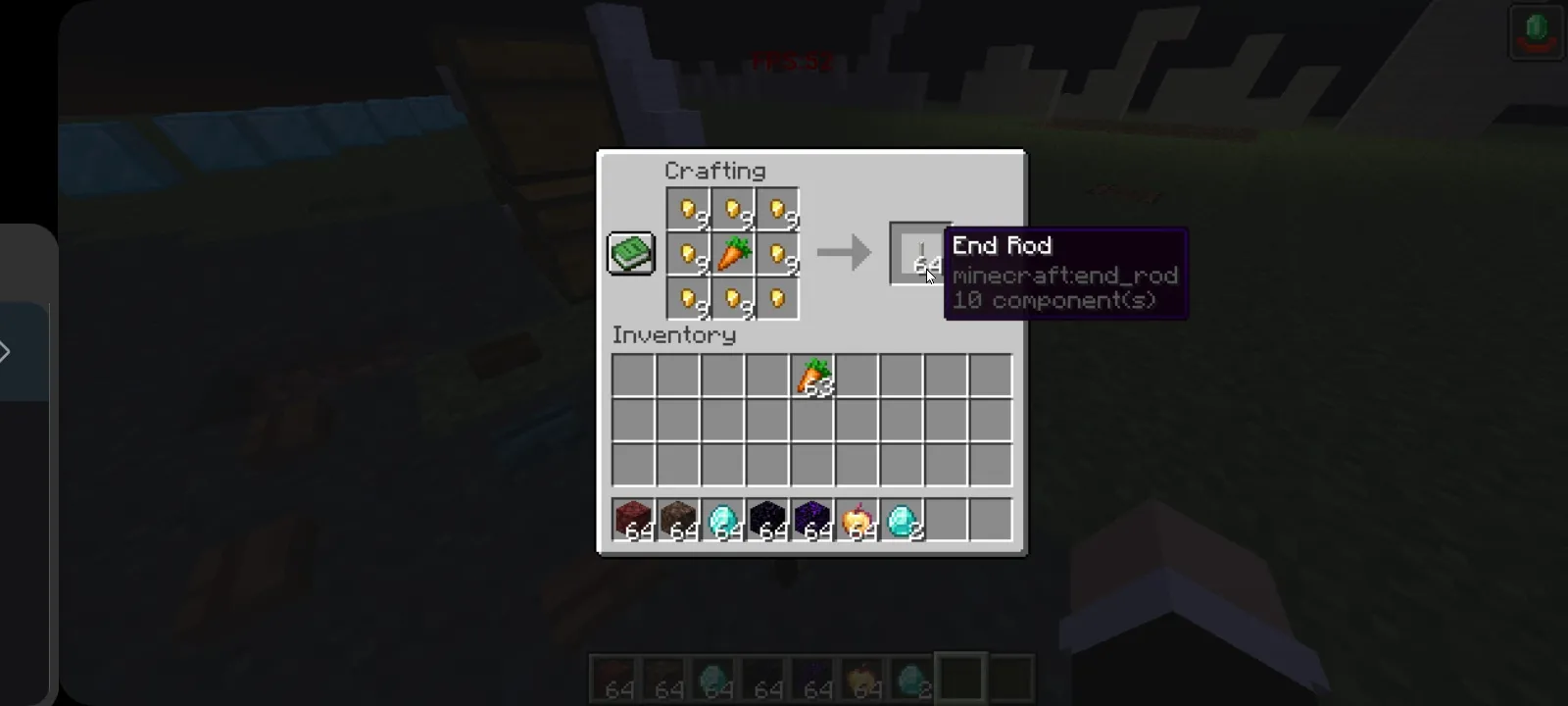Click the top-left gold nugget stack

(686, 207)
